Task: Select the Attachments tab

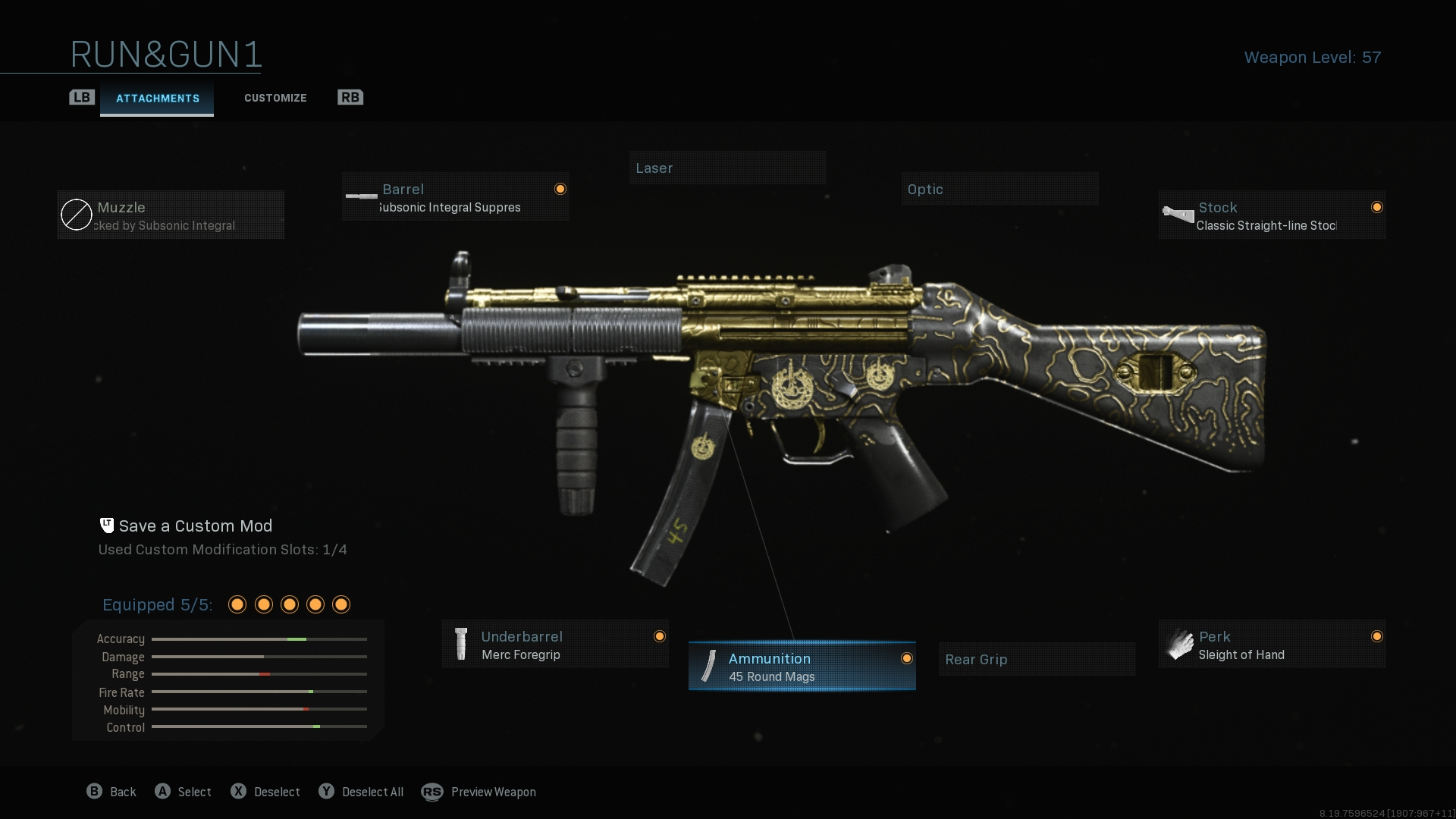Action: point(157,98)
